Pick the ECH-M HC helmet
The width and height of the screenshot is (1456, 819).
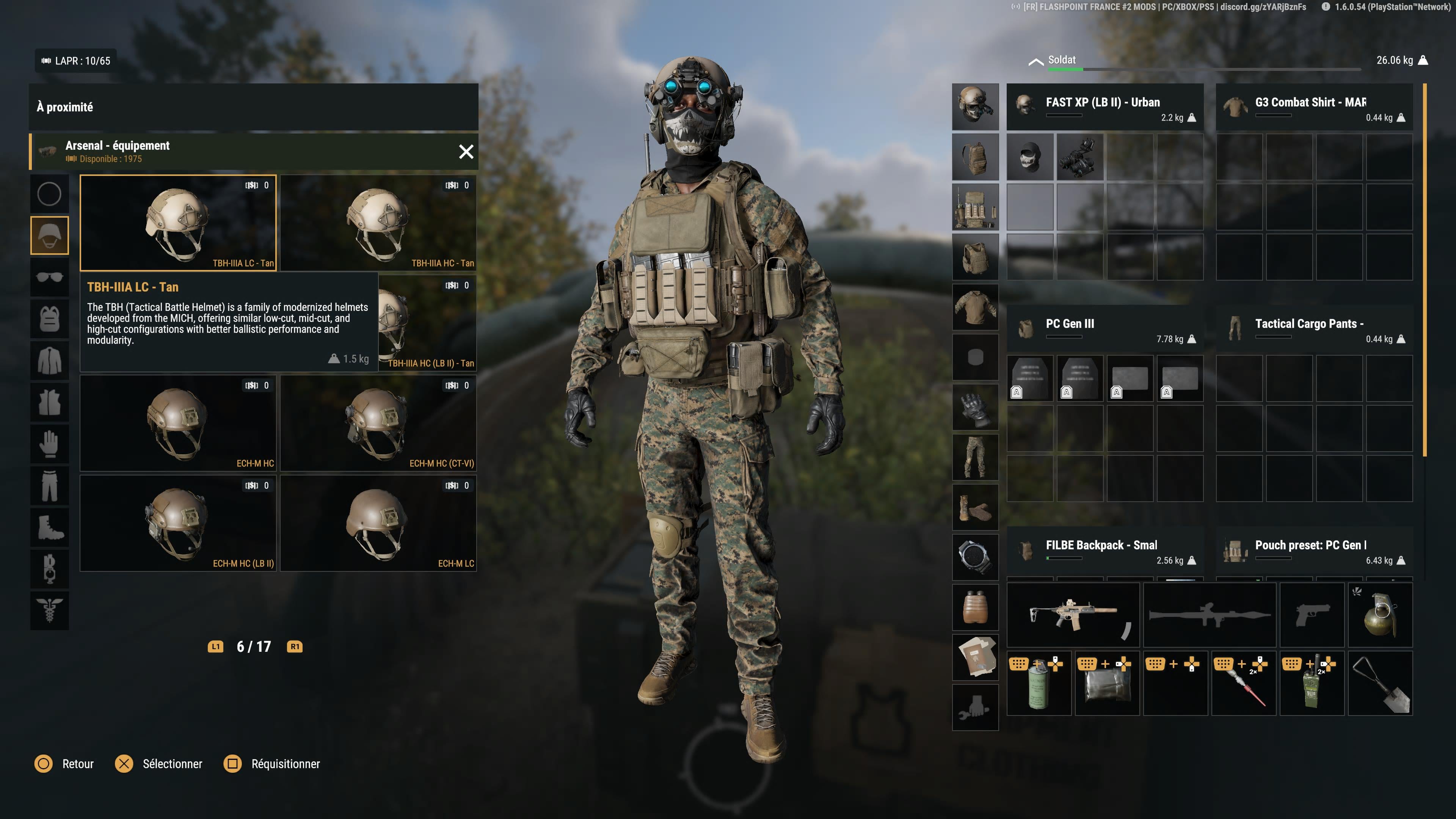(178, 423)
